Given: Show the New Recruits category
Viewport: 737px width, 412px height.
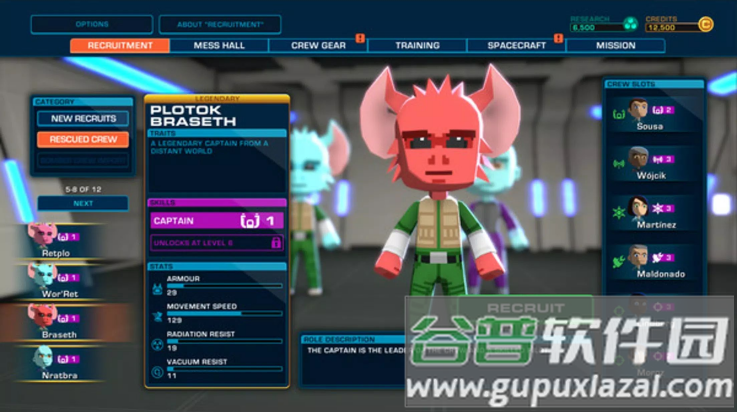Looking at the screenshot, I should [x=83, y=118].
